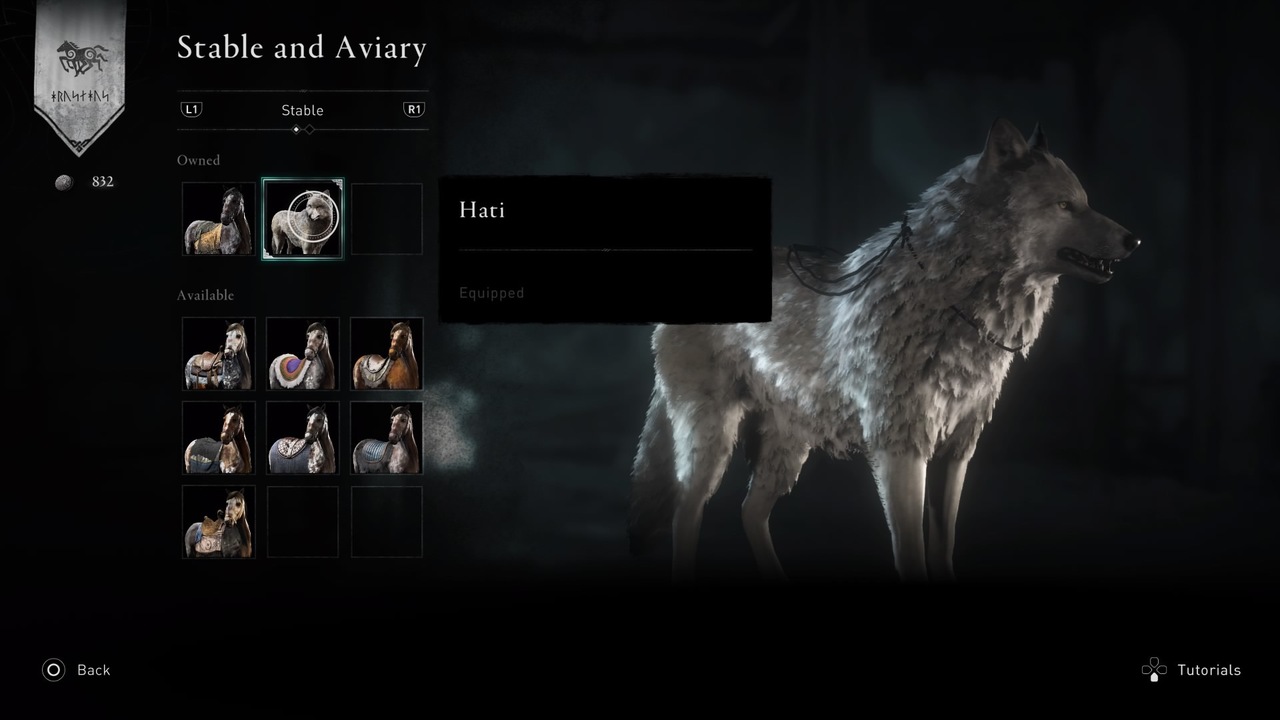The width and height of the screenshot is (1280, 720).
Task: Click the Hati info panel showing Equipped
Action: pyautogui.click(x=604, y=248)
